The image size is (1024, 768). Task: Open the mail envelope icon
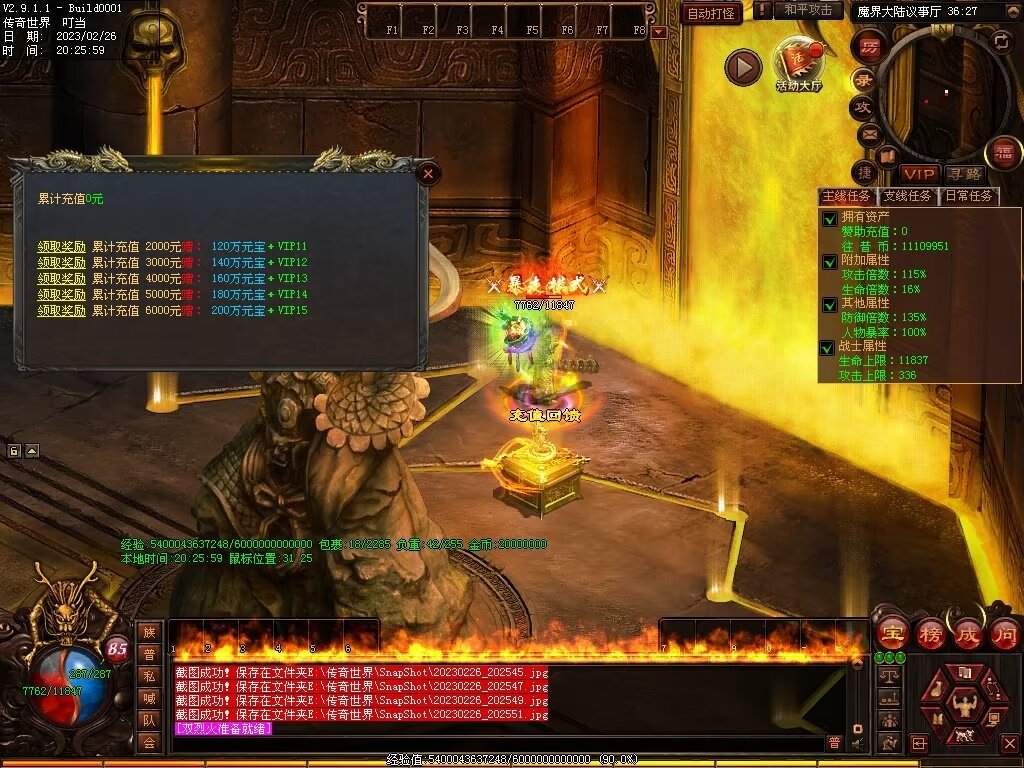(868, 133)
